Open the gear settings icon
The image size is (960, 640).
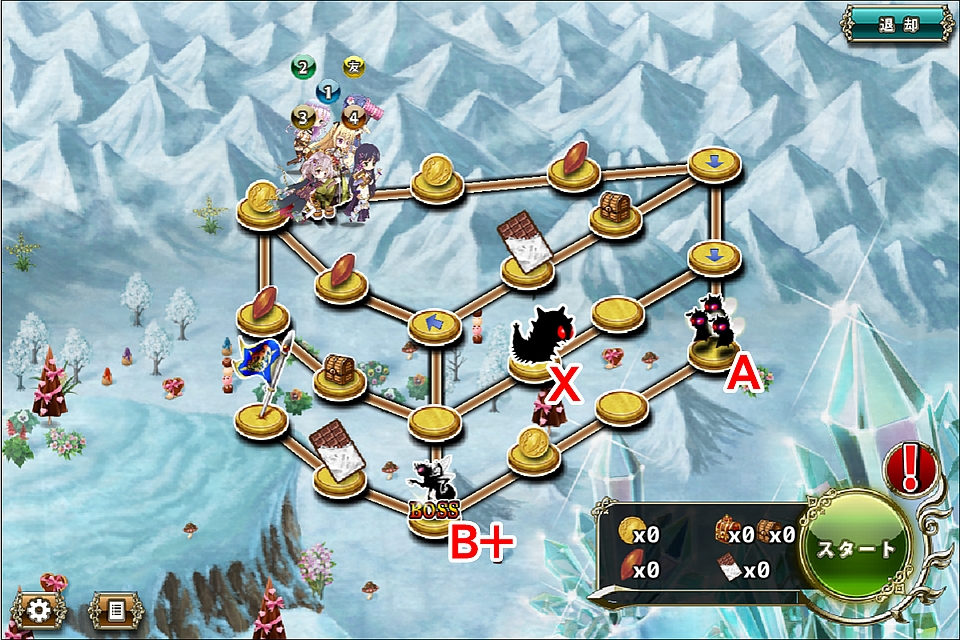(x=40, y=610)
